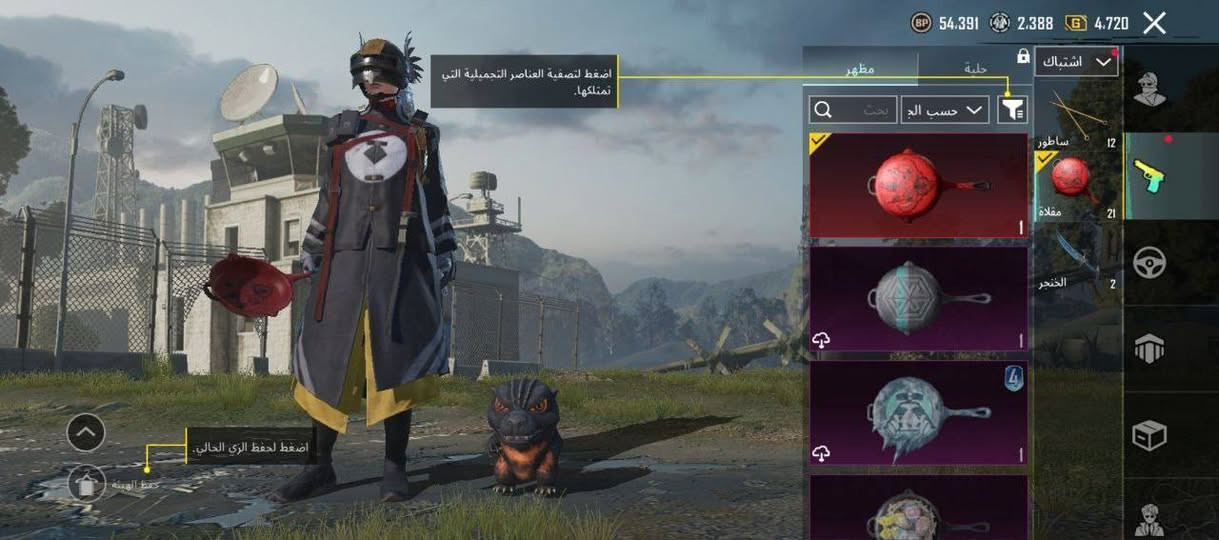Expand the up-arrow circle button
This screenshot has height=540, width=1219.
pos(86,432)
